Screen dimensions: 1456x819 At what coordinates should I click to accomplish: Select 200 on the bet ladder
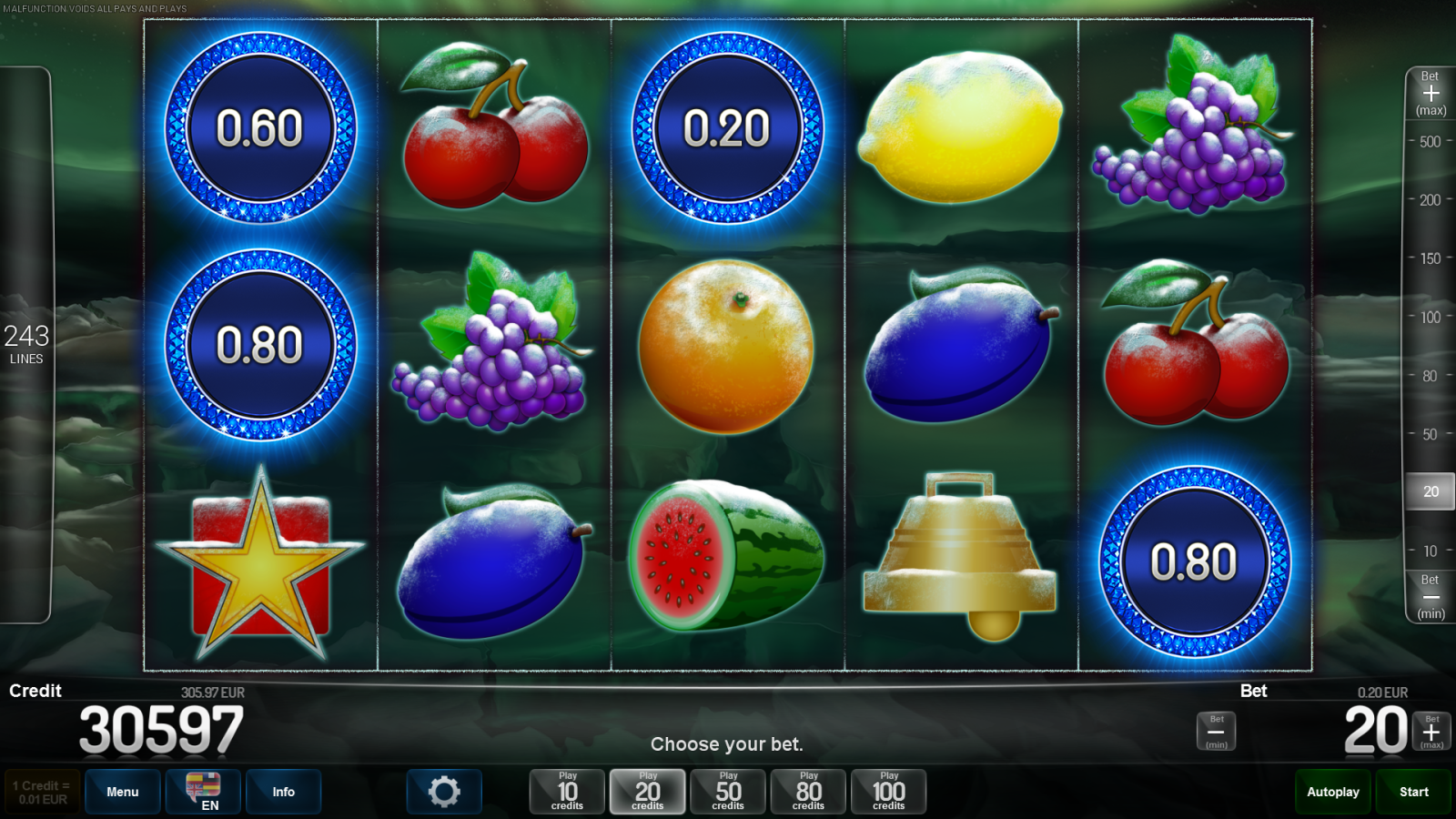[1428, 199]
